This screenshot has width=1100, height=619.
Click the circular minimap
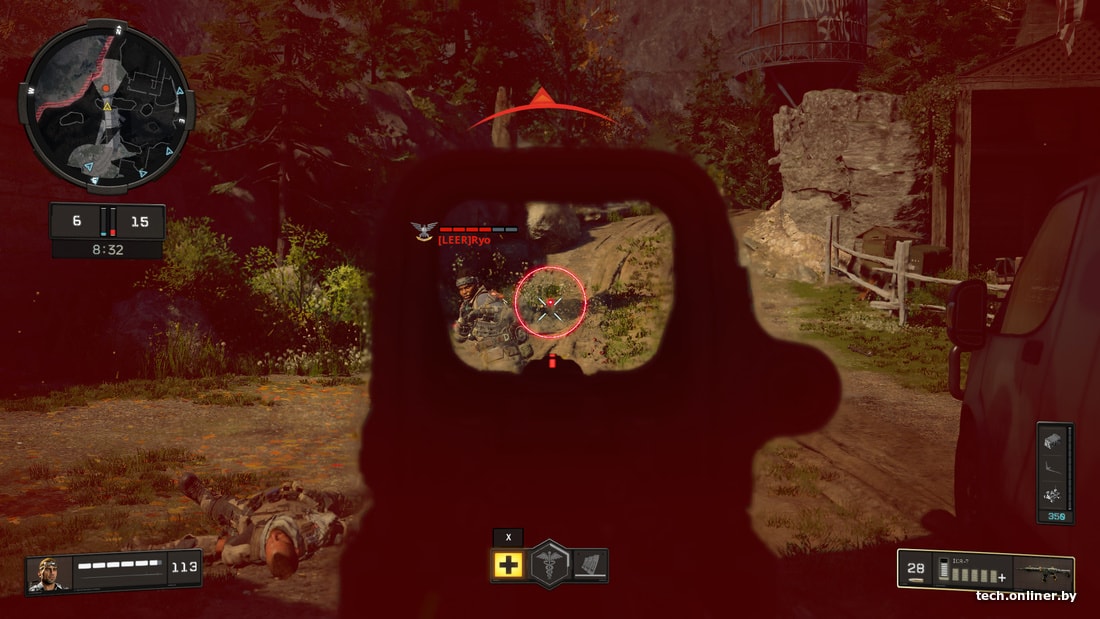coord(106,108)
